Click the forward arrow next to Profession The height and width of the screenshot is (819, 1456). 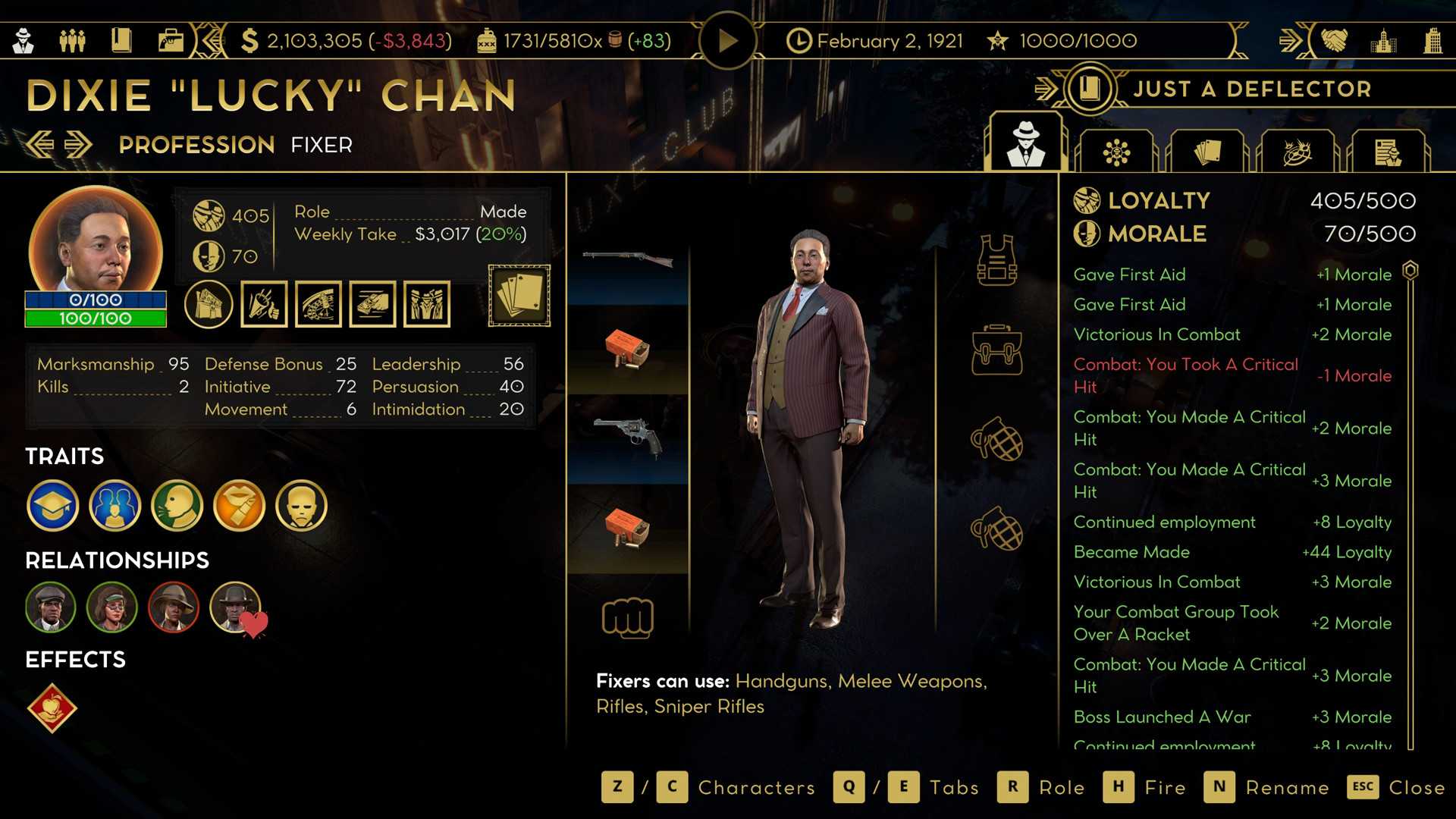click(77, 143)
